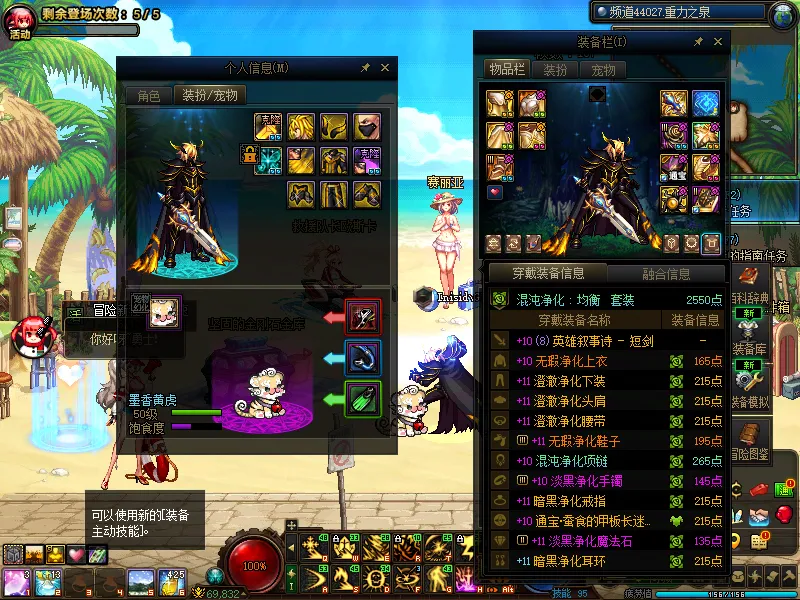Select the blue pet equipment slot
The image size is (800, 600).
tap(362, 357)
